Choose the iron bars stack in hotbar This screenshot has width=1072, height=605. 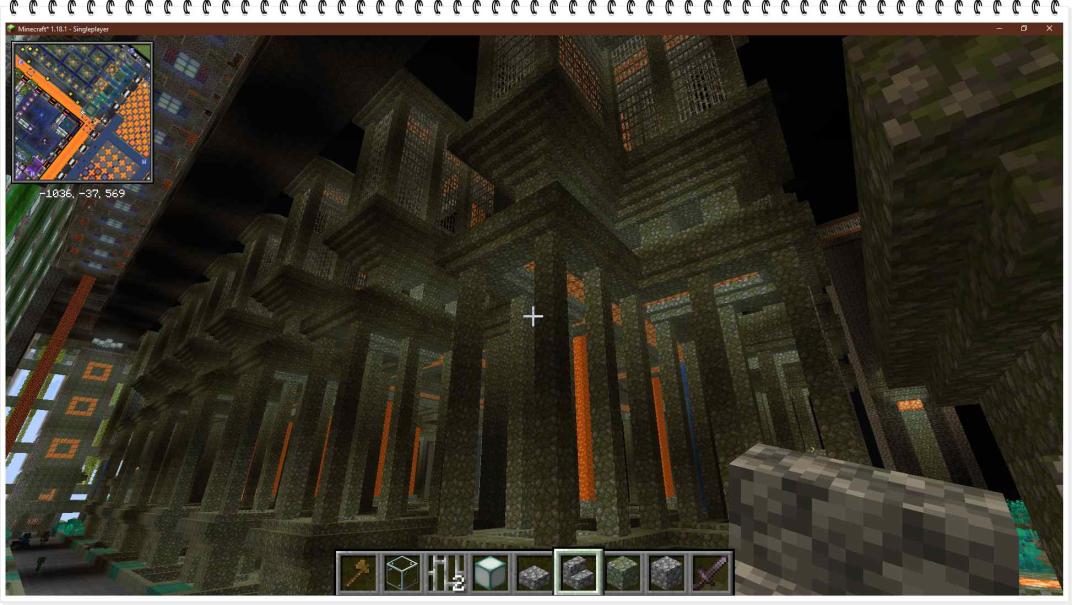pos(445,572)
